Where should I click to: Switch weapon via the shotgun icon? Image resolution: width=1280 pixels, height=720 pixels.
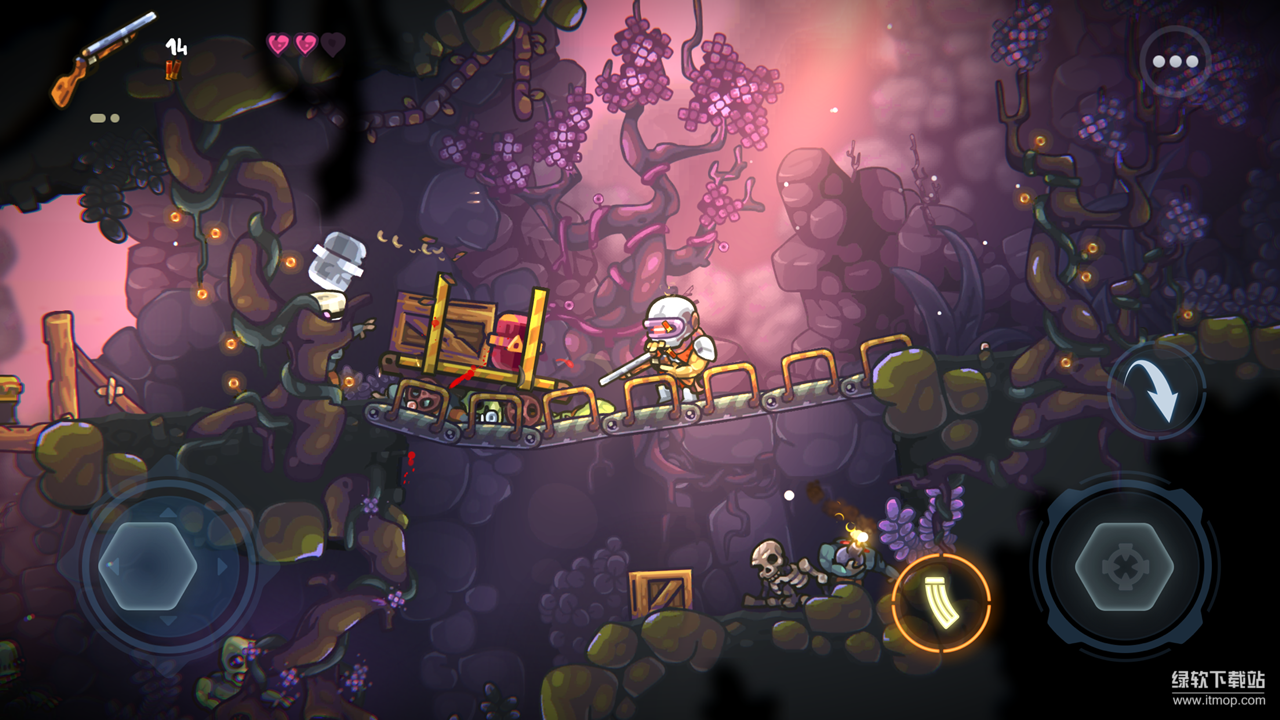click(x=103, y=58)
